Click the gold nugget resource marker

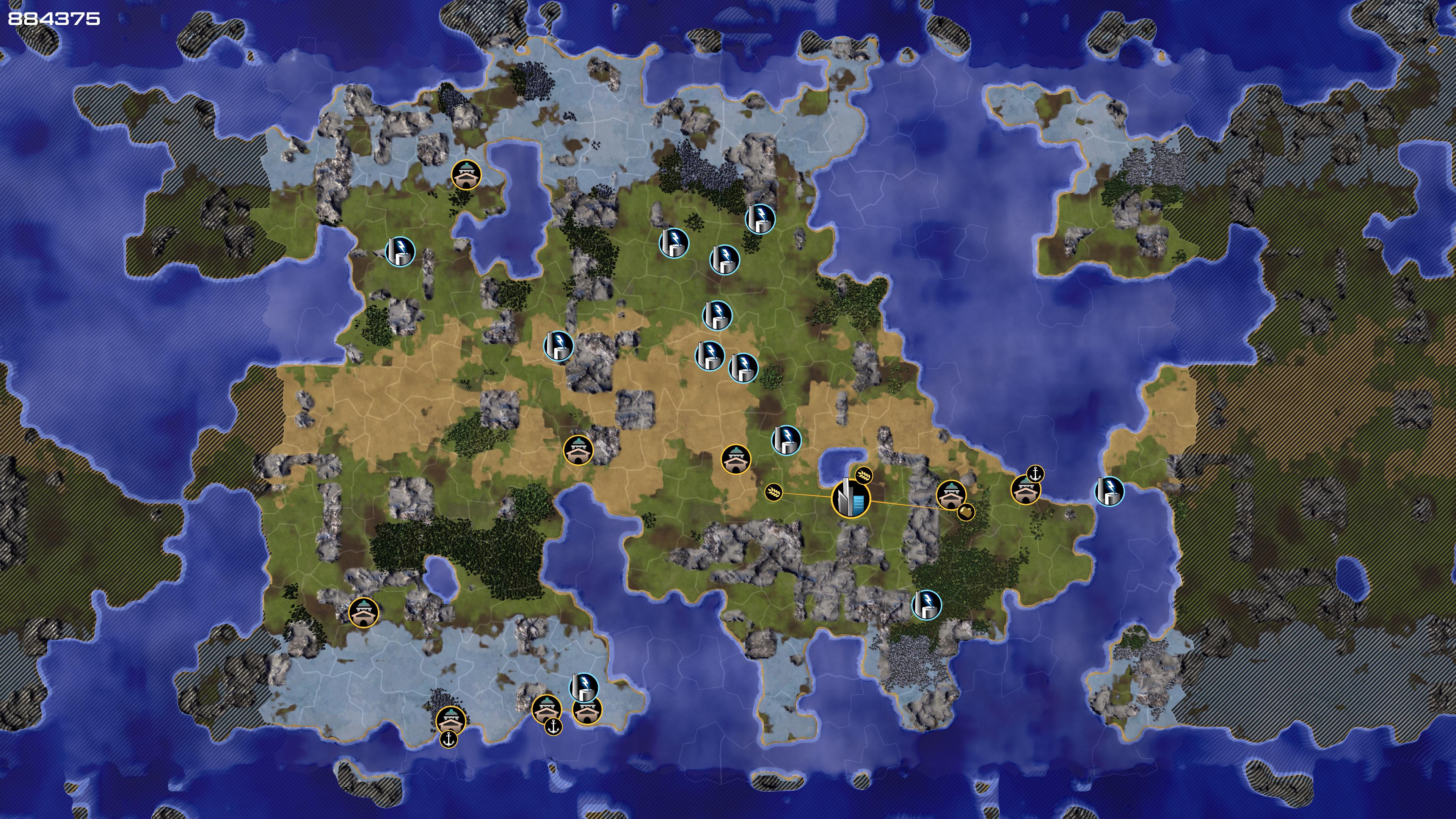coord(966,512)
